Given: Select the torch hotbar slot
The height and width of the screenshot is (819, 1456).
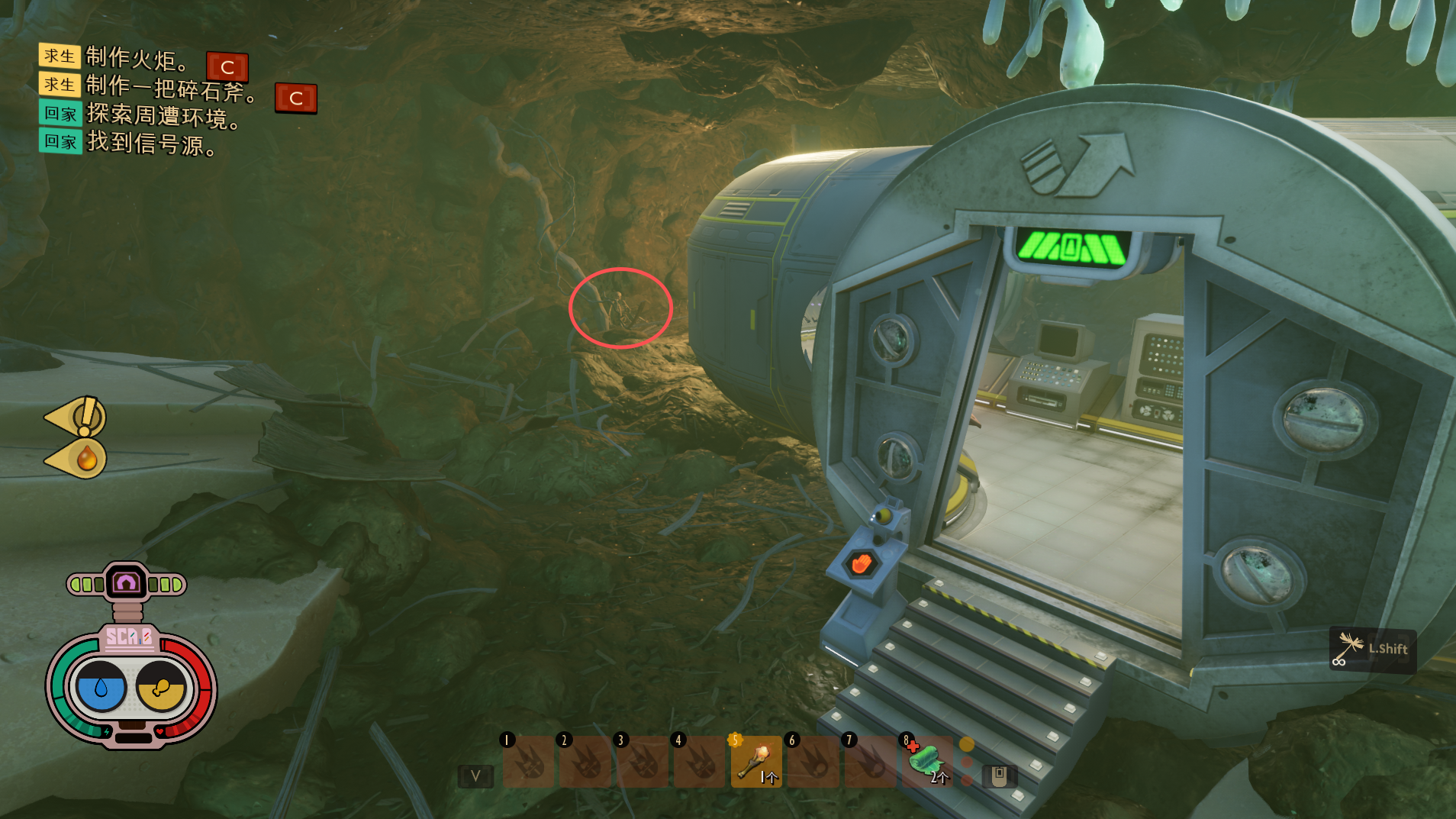Looking at the screenshot, I should pos(756,761).
